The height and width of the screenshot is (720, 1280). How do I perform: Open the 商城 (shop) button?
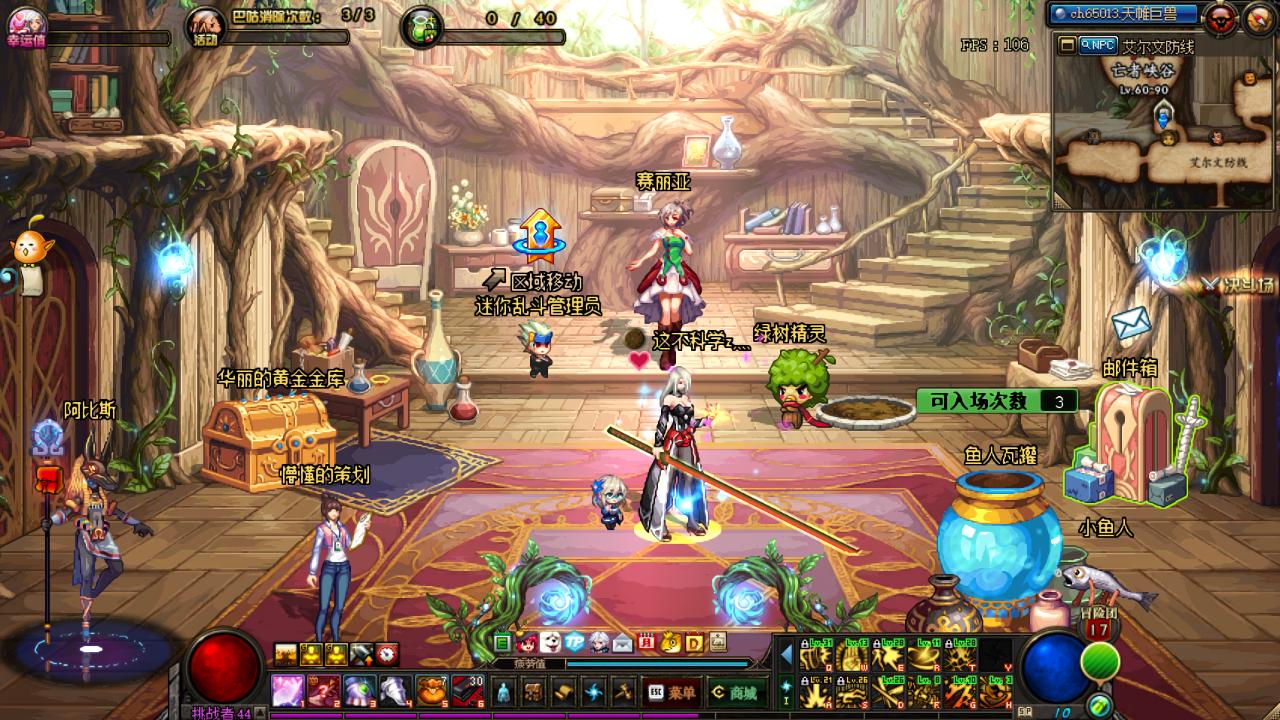click(x=733, y=692)
